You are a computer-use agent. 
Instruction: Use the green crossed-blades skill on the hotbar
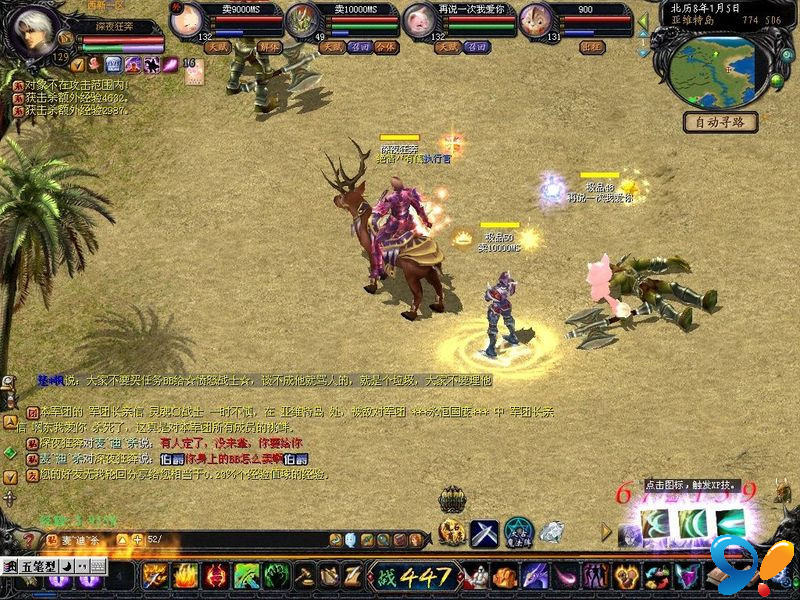click(247, 576)
